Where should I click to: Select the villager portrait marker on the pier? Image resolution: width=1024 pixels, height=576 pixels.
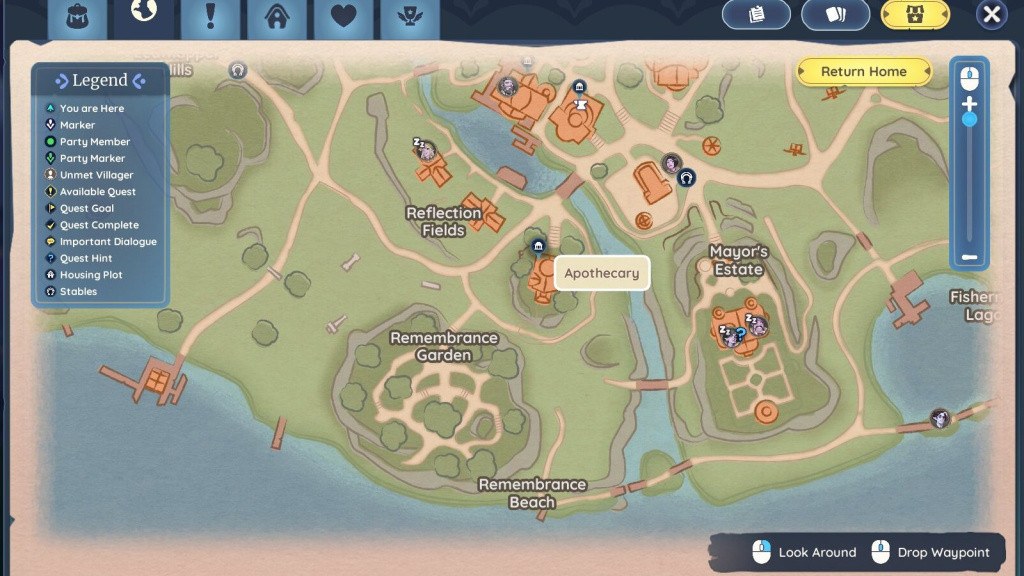point(939,418)
